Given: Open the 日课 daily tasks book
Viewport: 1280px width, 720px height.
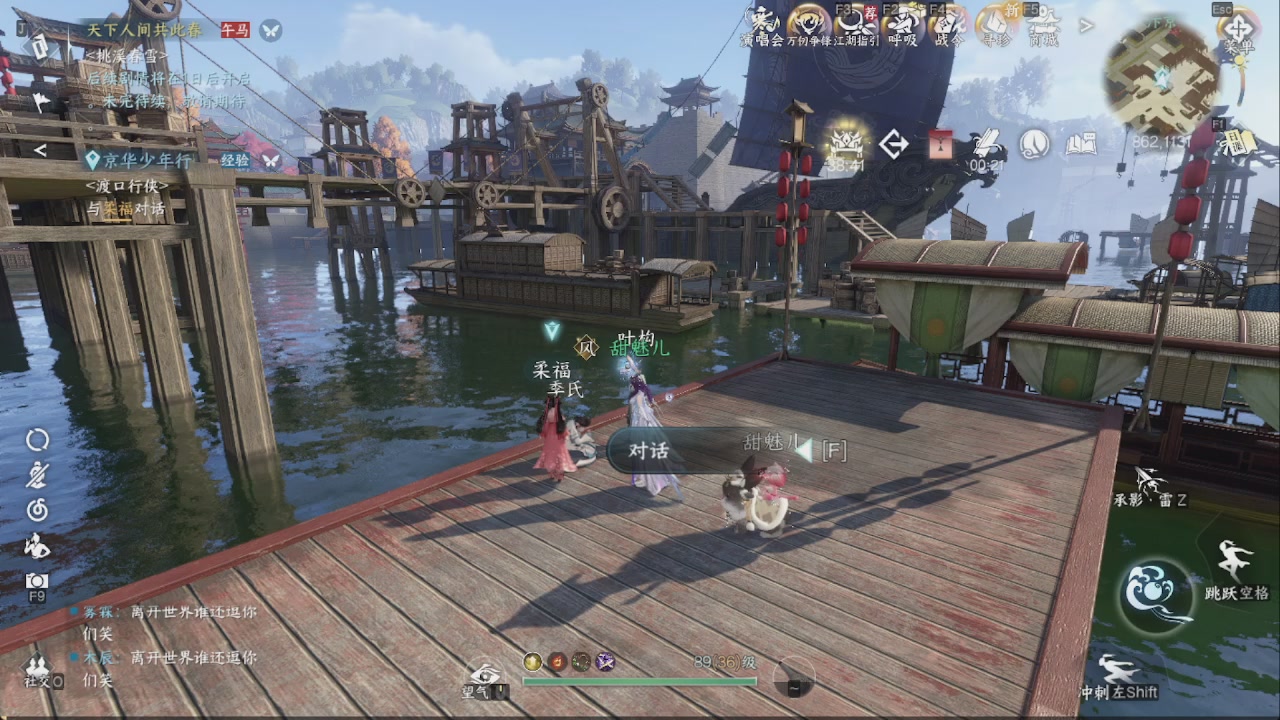Looking at the screenshot, I should pyautogui.click(x=1238, y=143).
